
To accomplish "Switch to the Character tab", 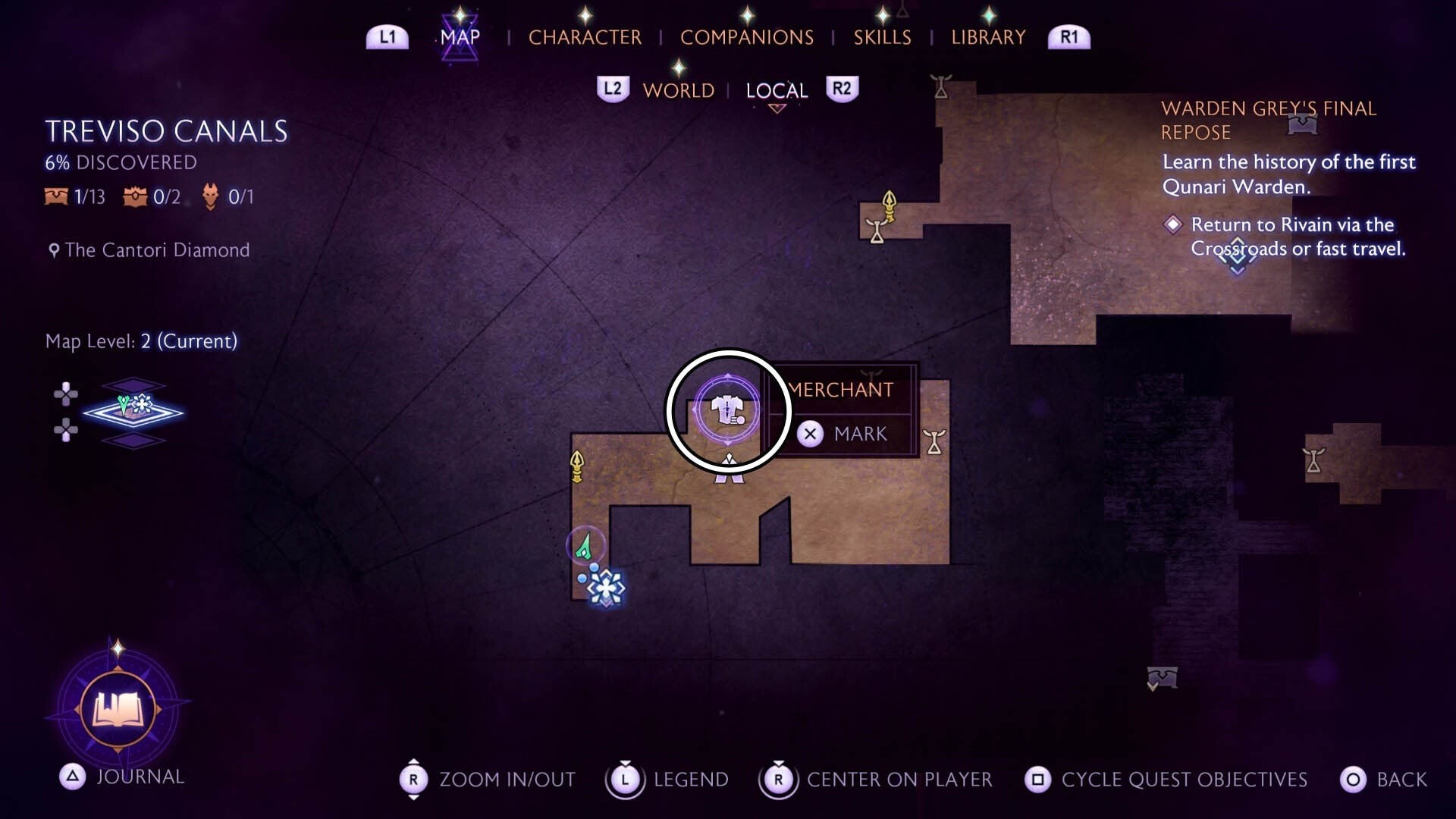I will point(585,37).
